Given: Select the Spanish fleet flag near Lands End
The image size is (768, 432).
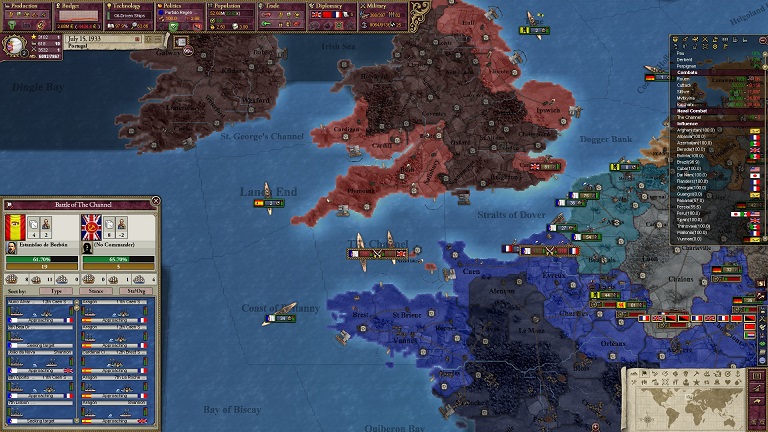Looking at the screenshot, I should [260, 203].
